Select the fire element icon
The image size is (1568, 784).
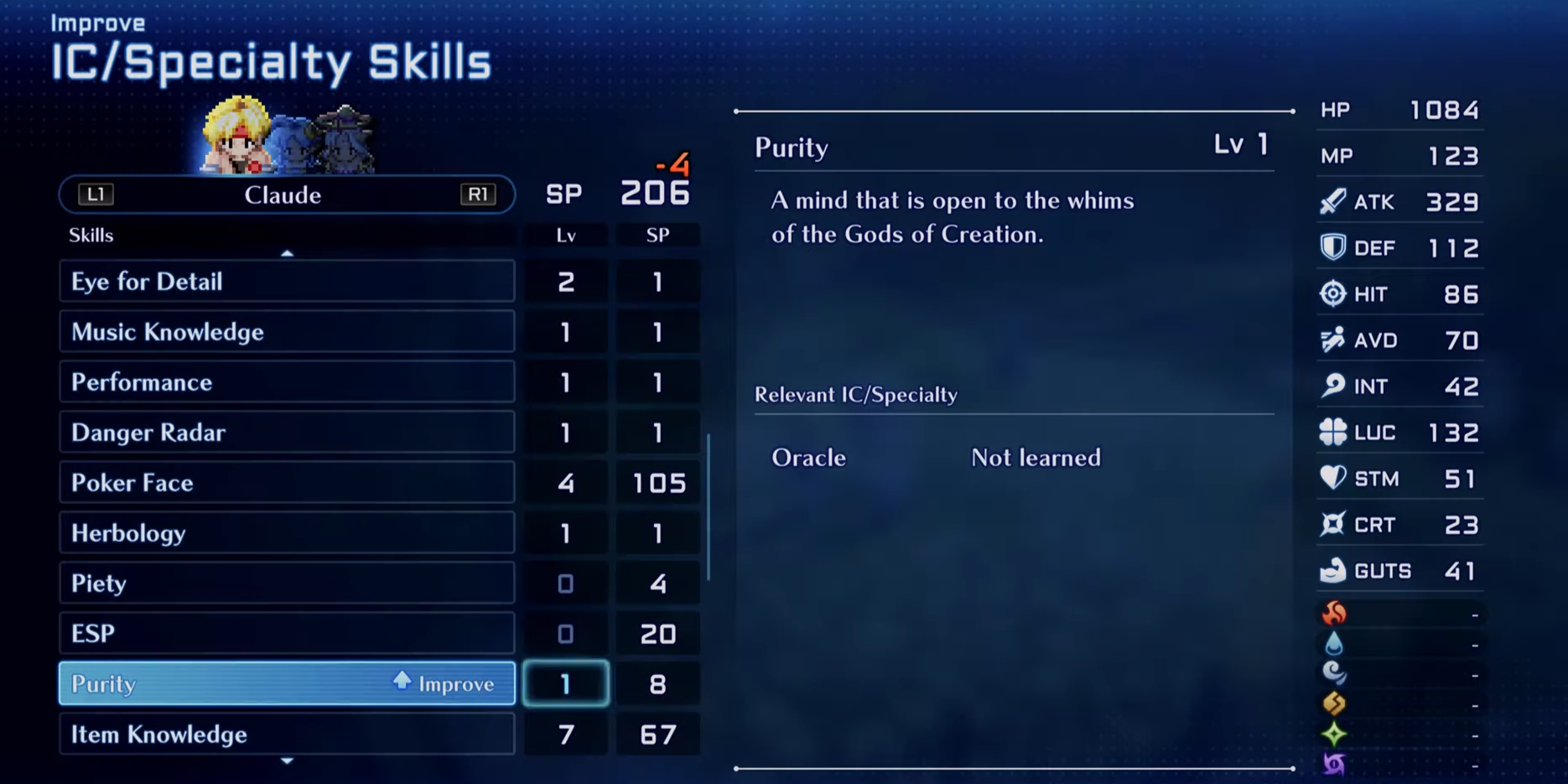point(1335,614)
